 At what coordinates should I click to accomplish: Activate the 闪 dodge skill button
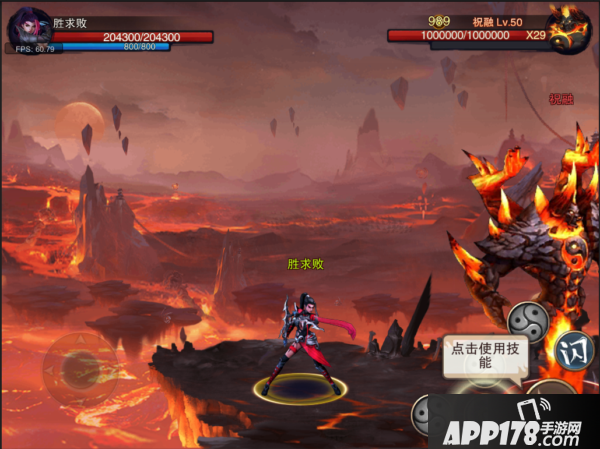574,350
